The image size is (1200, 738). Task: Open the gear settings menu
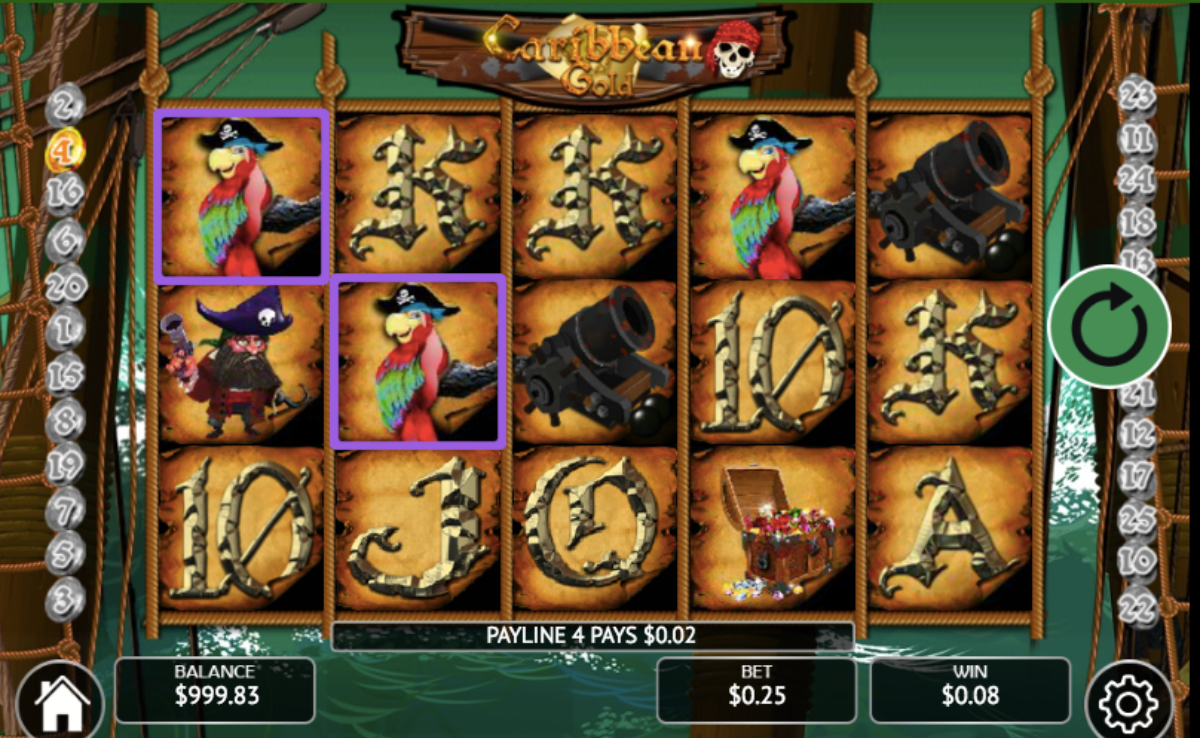coord(1128,703)
